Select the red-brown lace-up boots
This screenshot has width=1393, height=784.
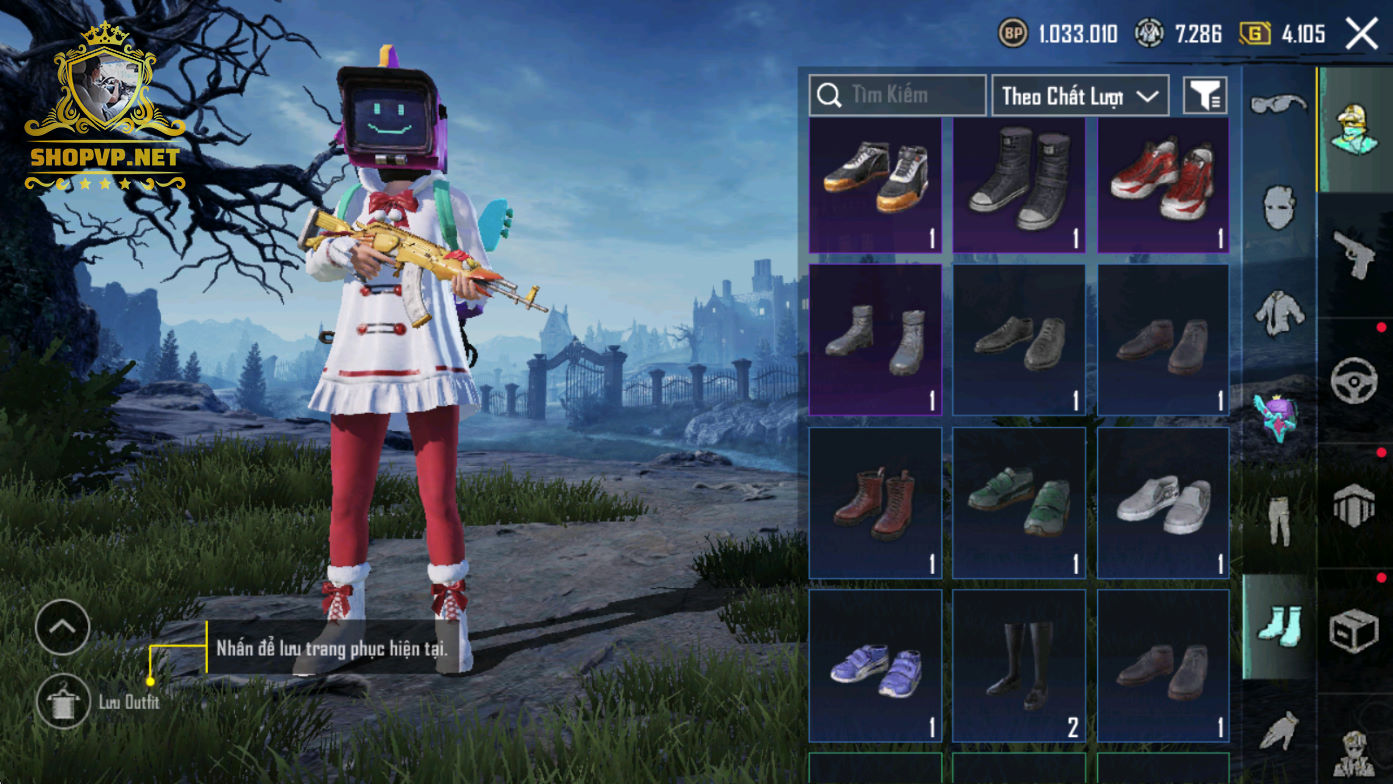[x=875, y=503]
